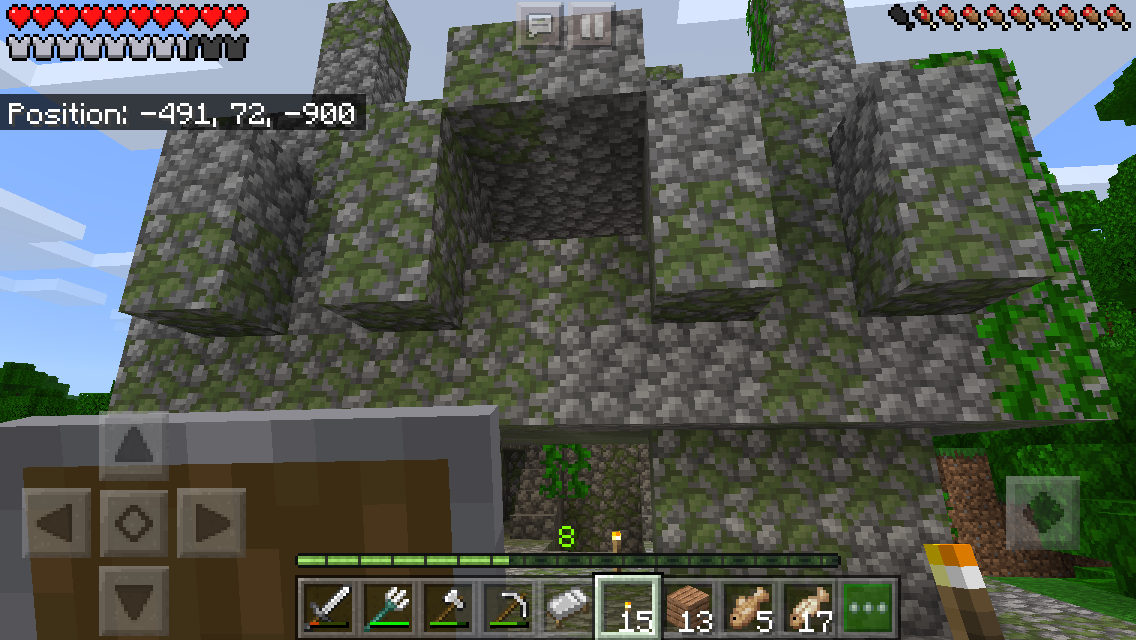Tap the move backward arrow
This screenshot has width=1136, height=640.
point(134,598)
